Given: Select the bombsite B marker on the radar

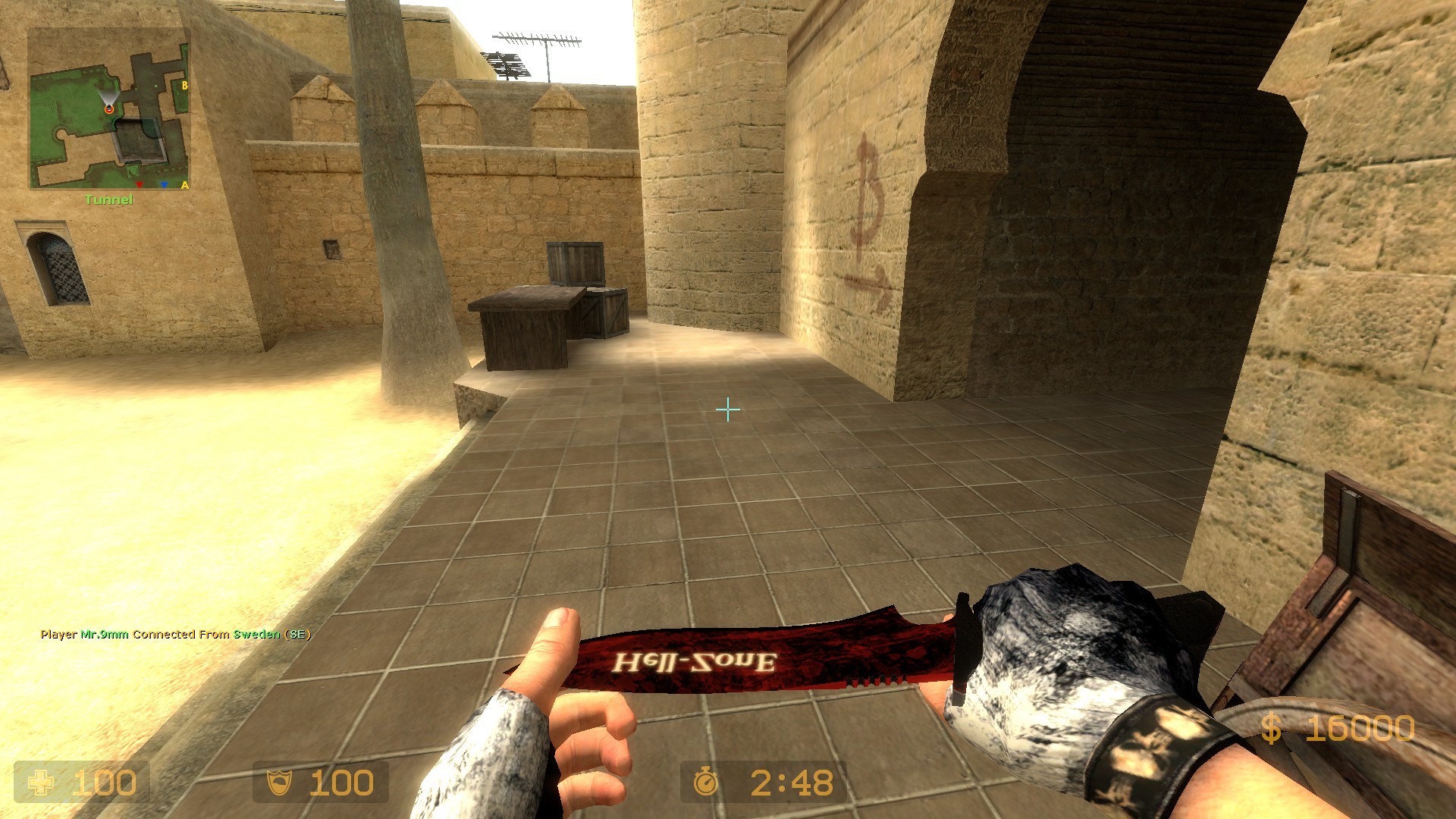Looking at the screenshot, I should pos(184,85).
